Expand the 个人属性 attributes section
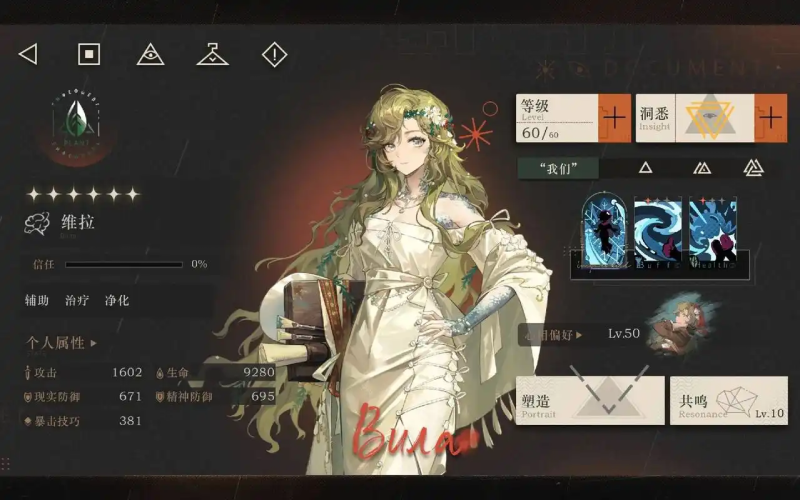 [62, 343]
